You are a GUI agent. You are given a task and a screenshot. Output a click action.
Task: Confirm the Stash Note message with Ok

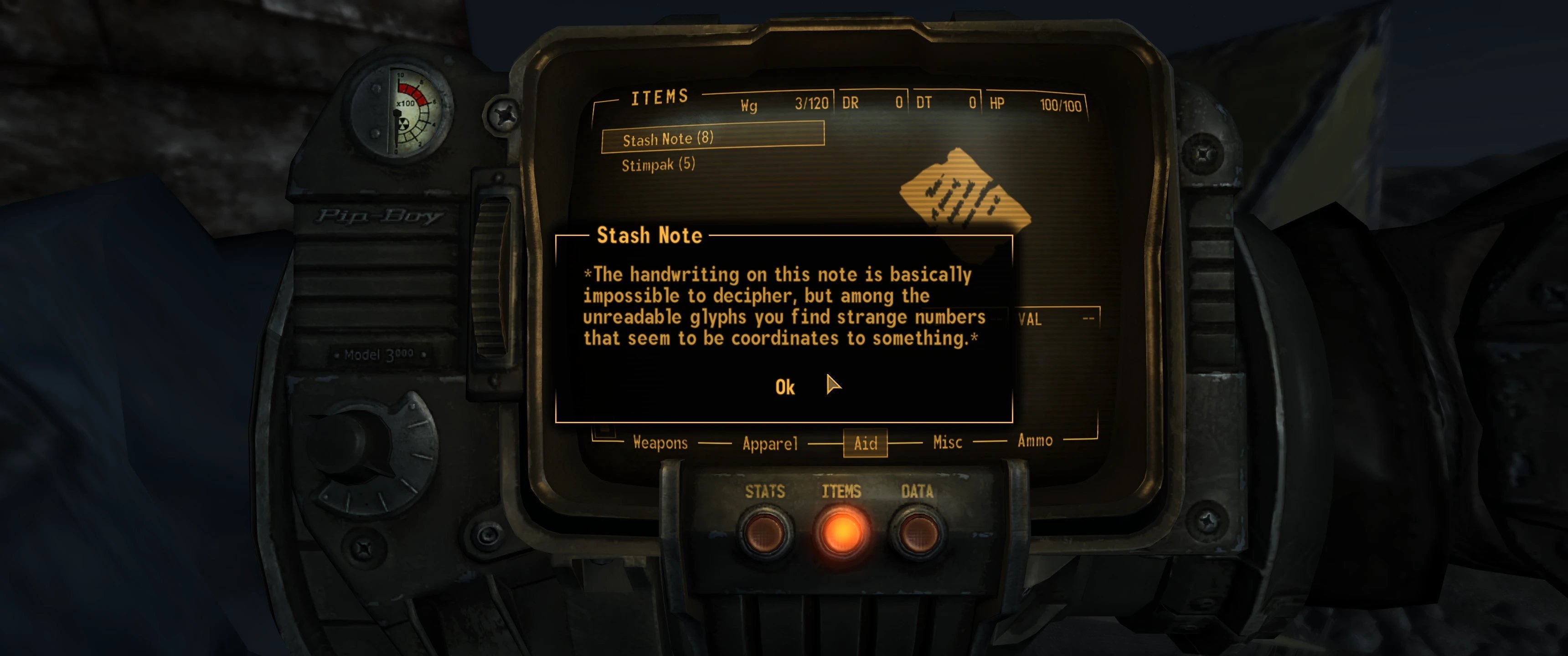[x=784, y=387]
